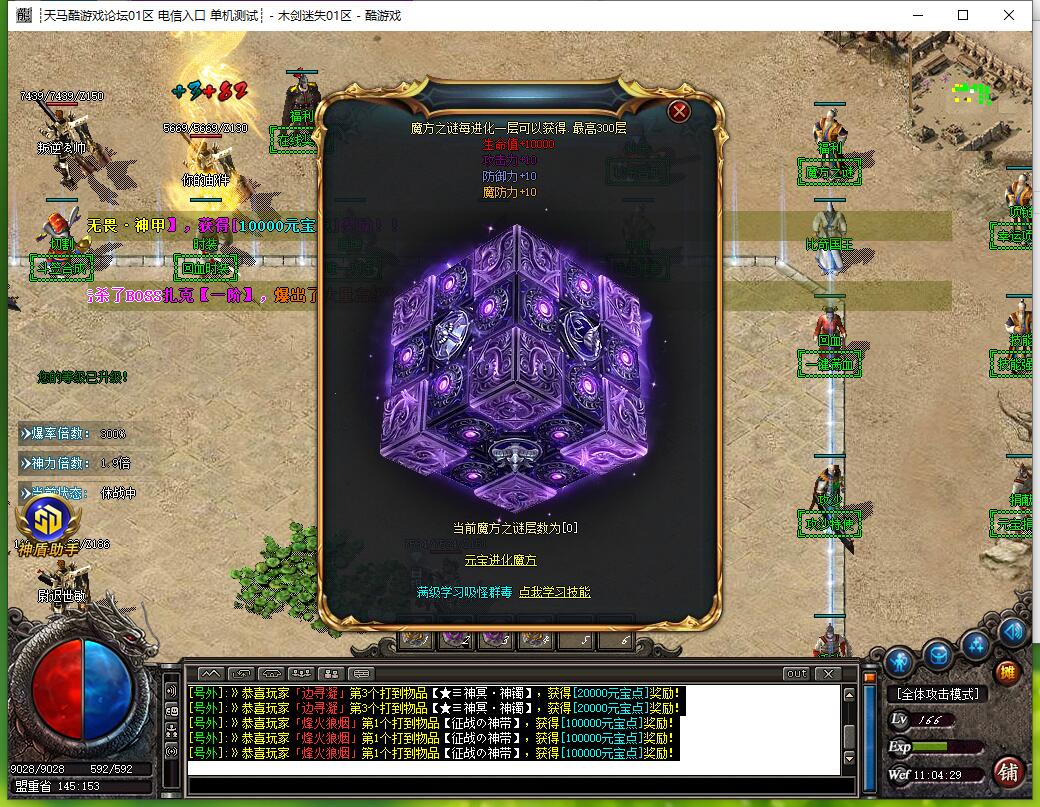Image resolution: width=1040 pixels, height=807 pixels.
Task: Click the chat window OUT button
Action: click(796, 674)
